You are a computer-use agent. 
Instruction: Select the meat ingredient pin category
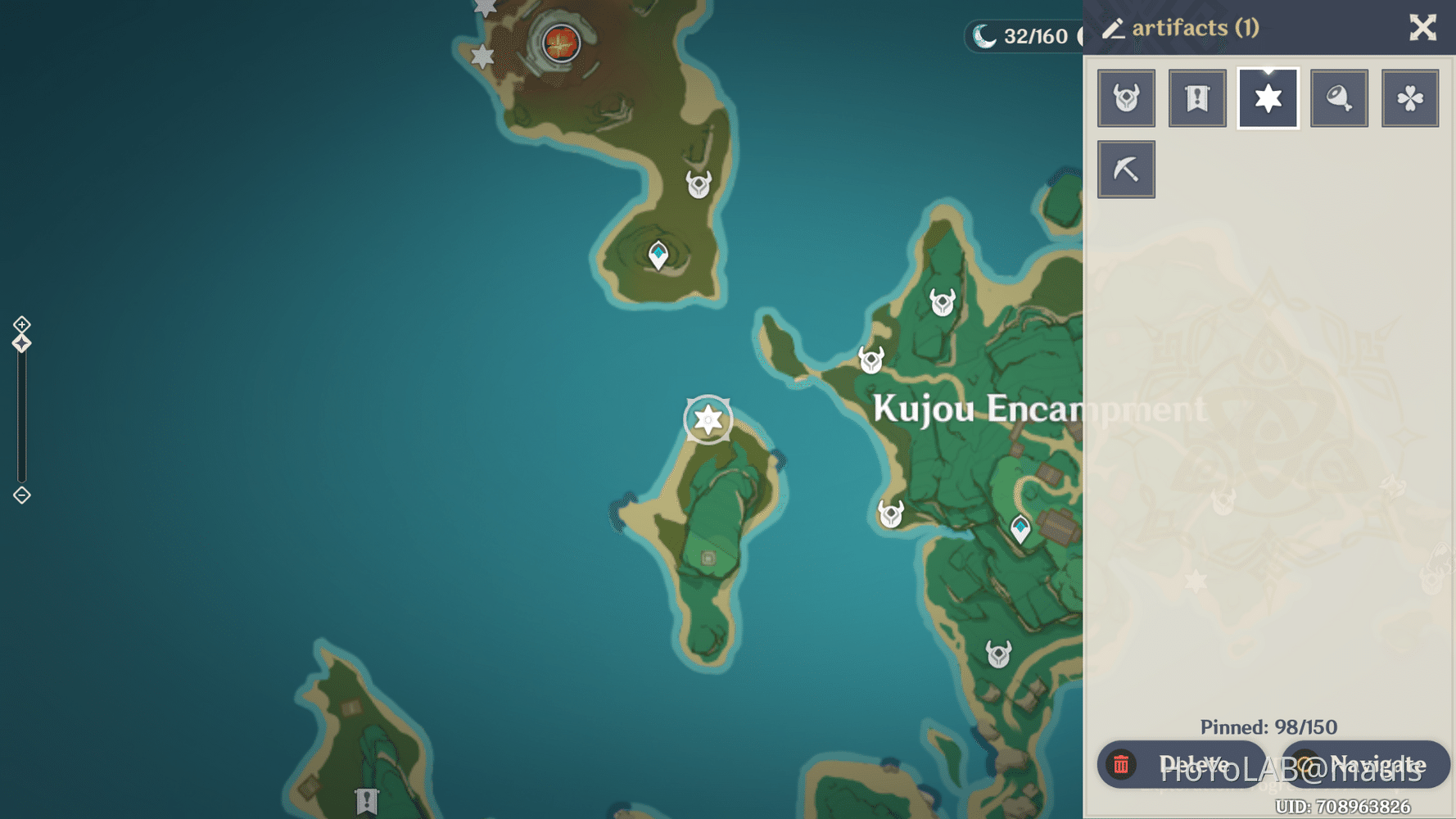[x=1339, y=97]
